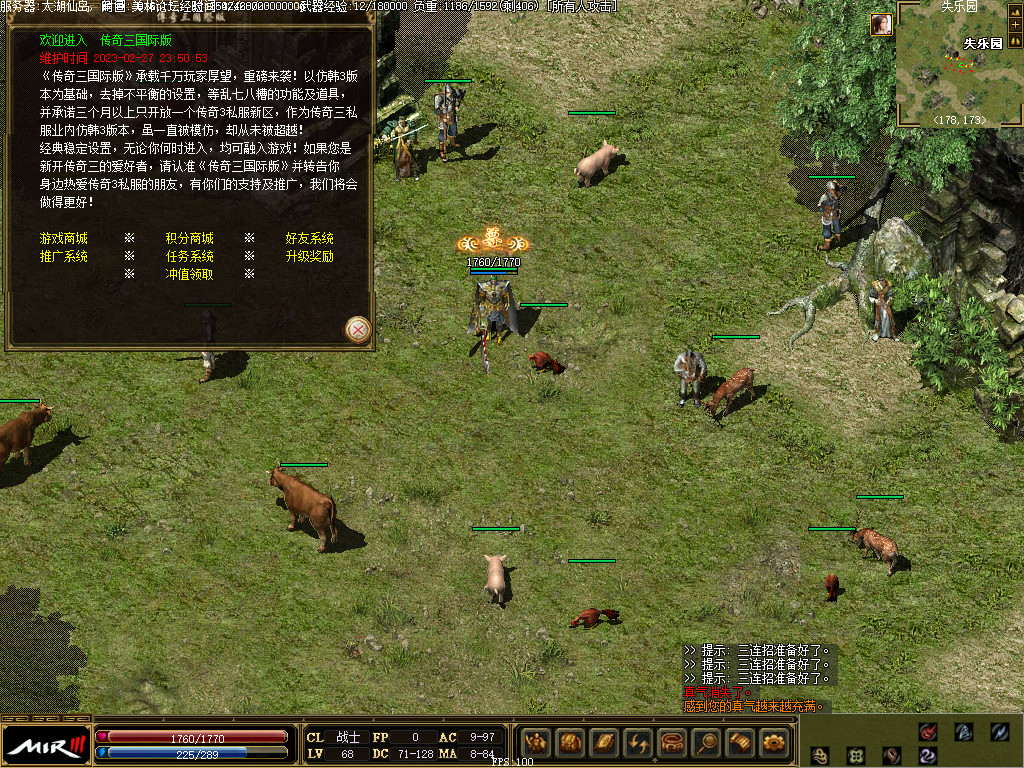
Task: Open the belt button in the toolbar
Action: pos(673,743)
